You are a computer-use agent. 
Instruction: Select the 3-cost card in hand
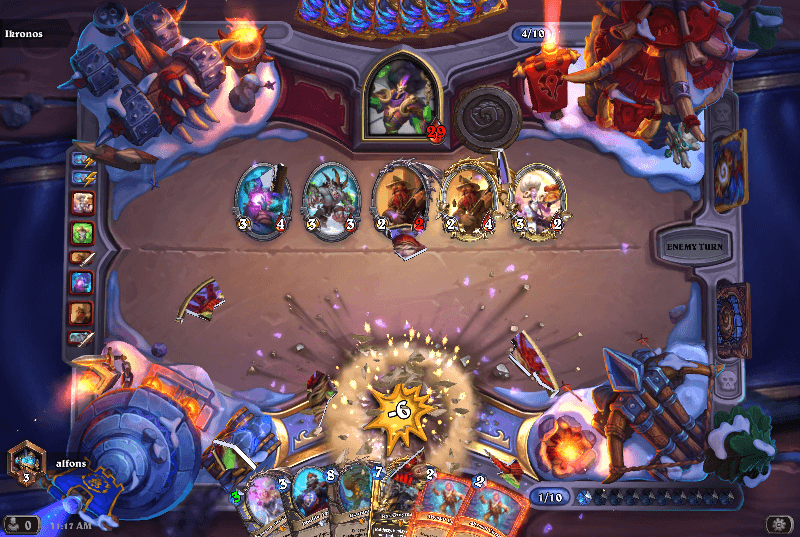click(x=264, y=507)
